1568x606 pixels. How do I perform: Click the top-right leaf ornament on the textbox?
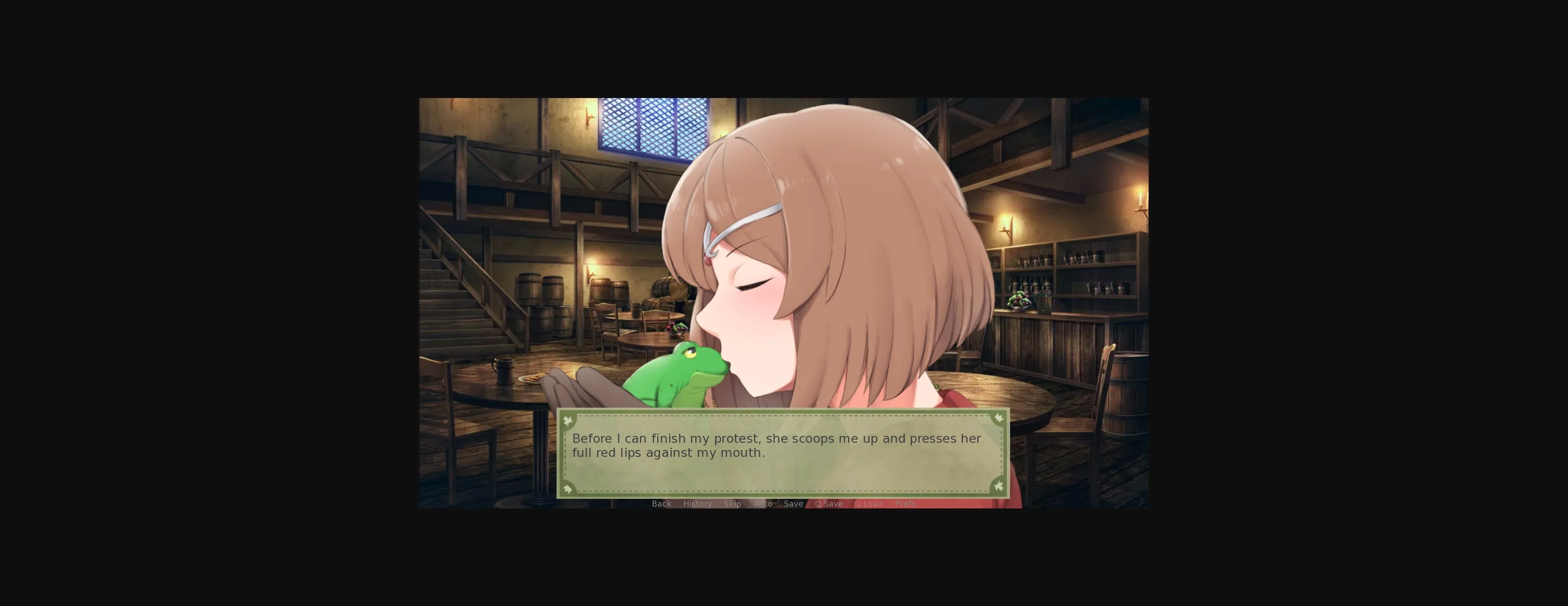coord(998,419)
